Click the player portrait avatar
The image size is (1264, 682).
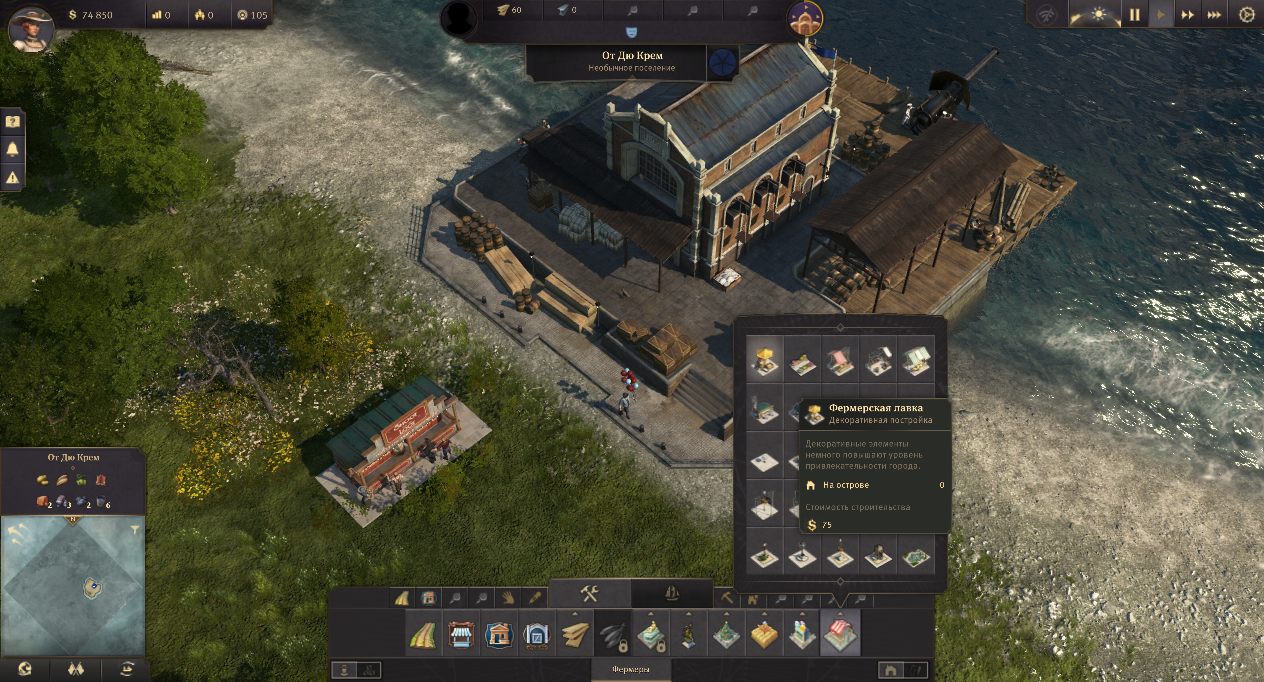tap(30, 27)
